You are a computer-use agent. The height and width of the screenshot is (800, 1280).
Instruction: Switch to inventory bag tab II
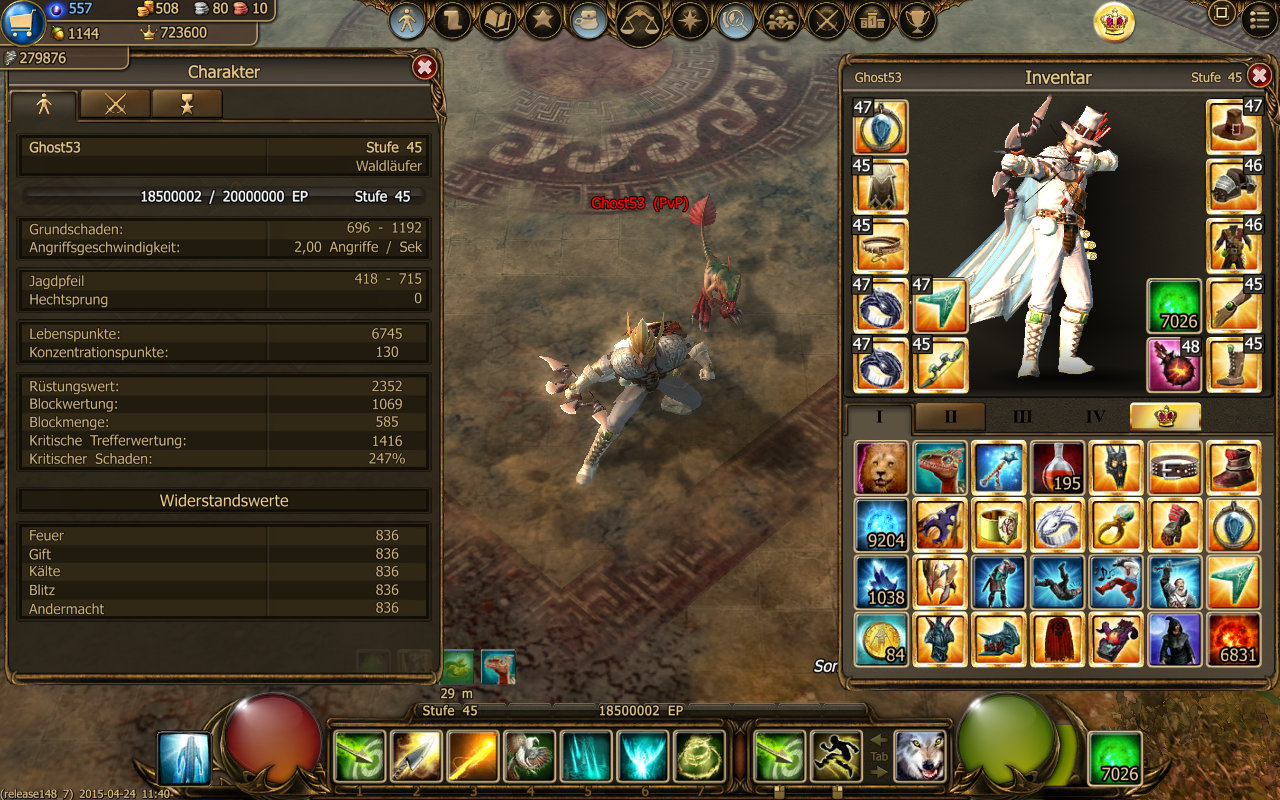950,417
